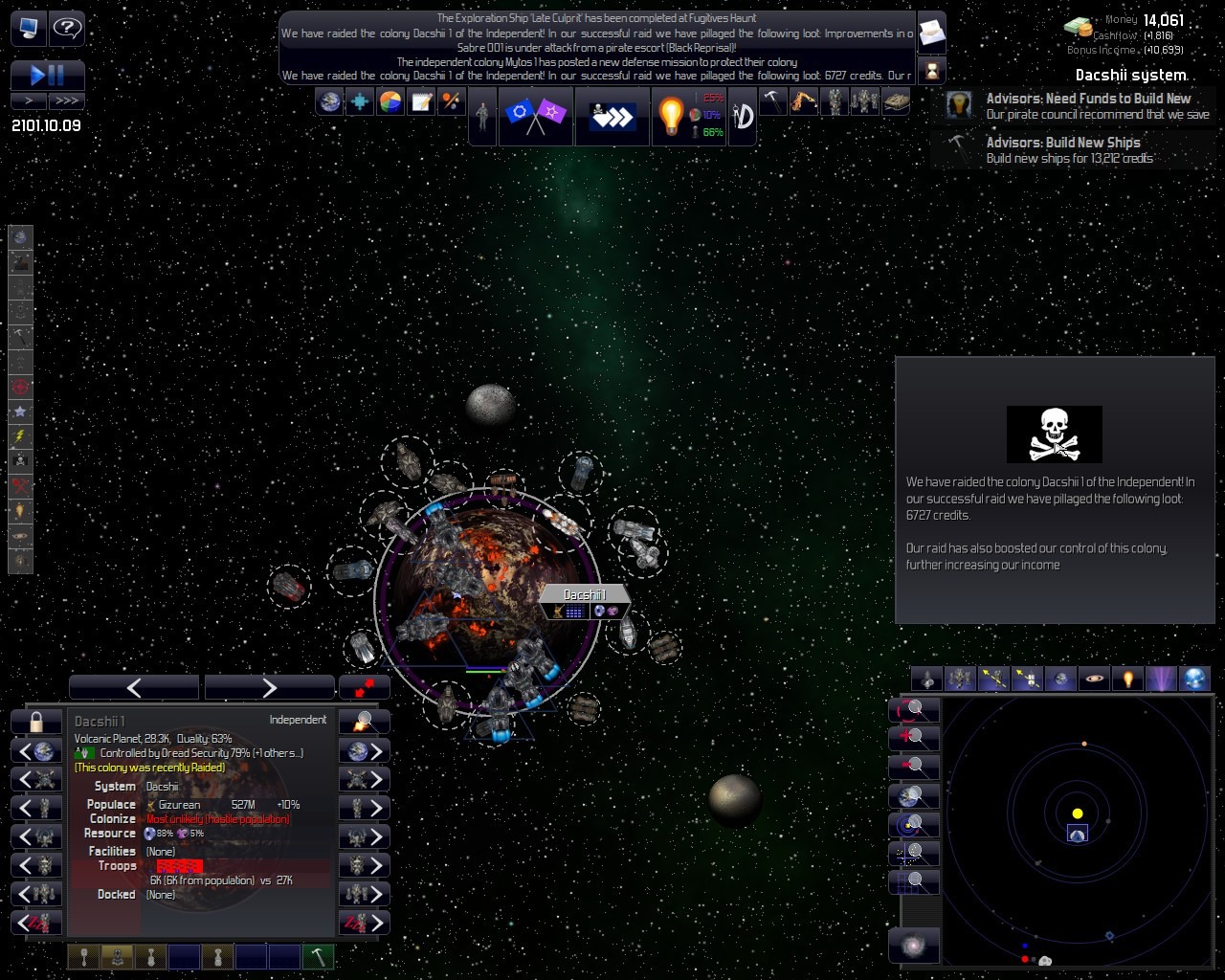Click the system minimap display
The image size is (1225, 980).
pyautogui.click(x=1077, y=831)
